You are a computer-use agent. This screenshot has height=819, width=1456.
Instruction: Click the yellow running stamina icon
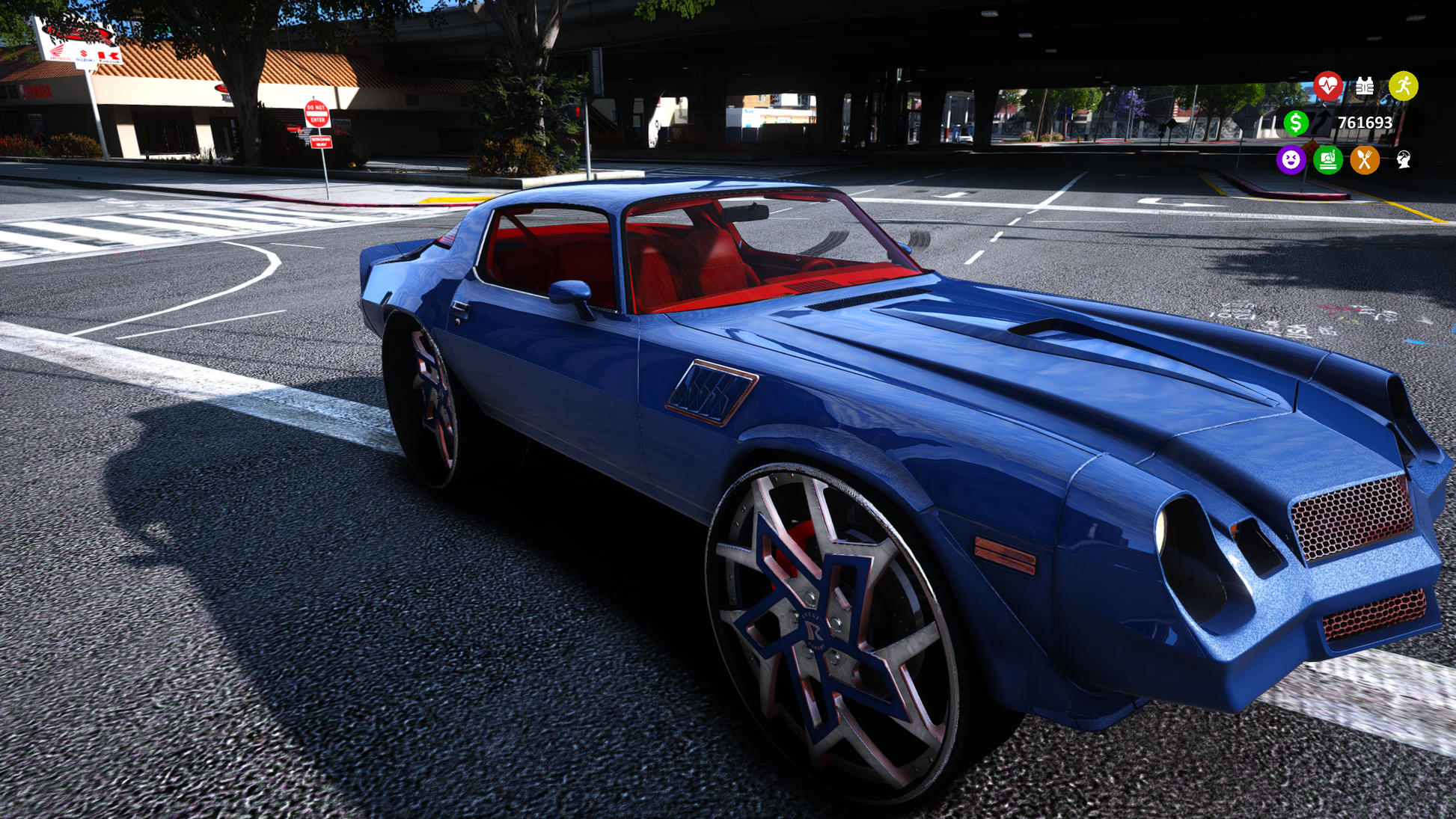(1403, 86)
